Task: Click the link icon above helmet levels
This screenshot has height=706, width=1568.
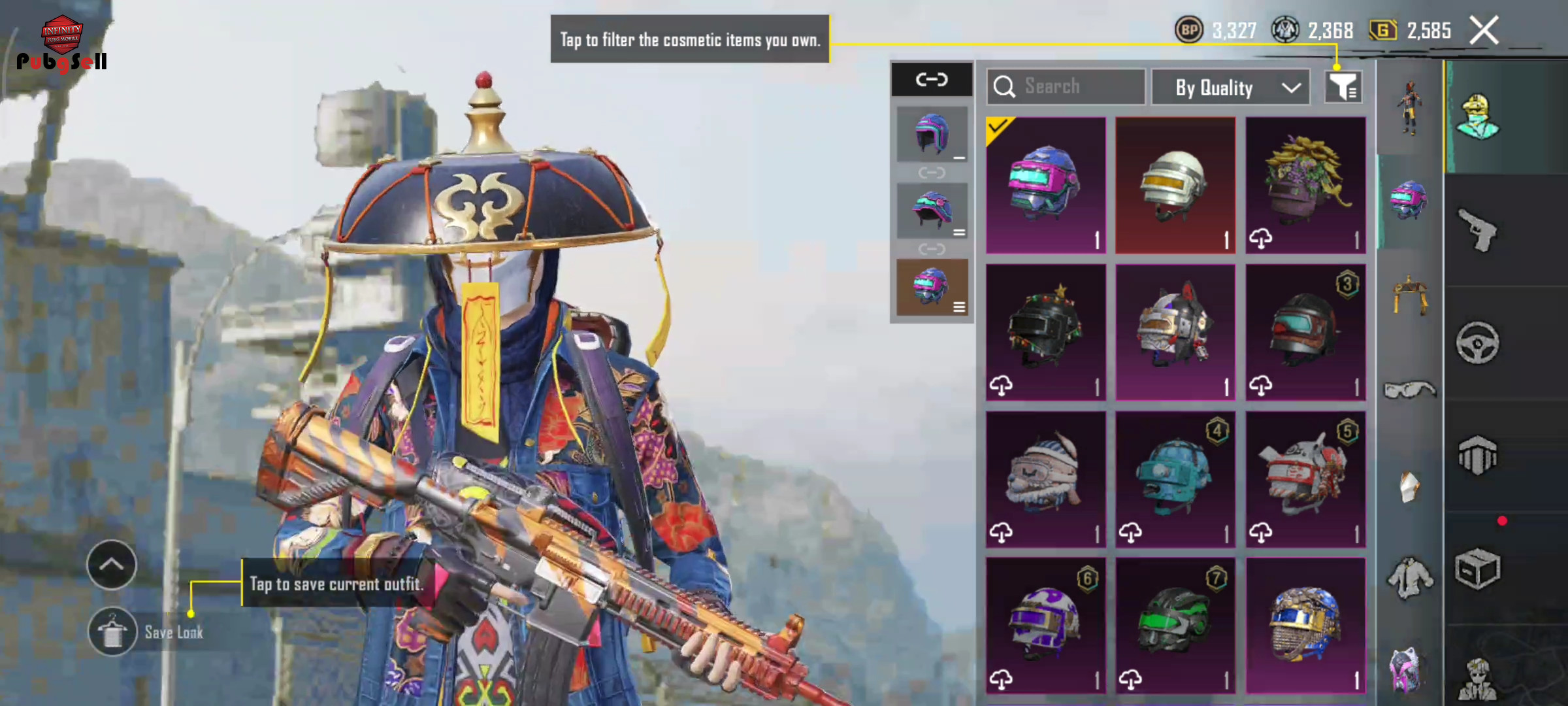Action: (x=932, y=80)
